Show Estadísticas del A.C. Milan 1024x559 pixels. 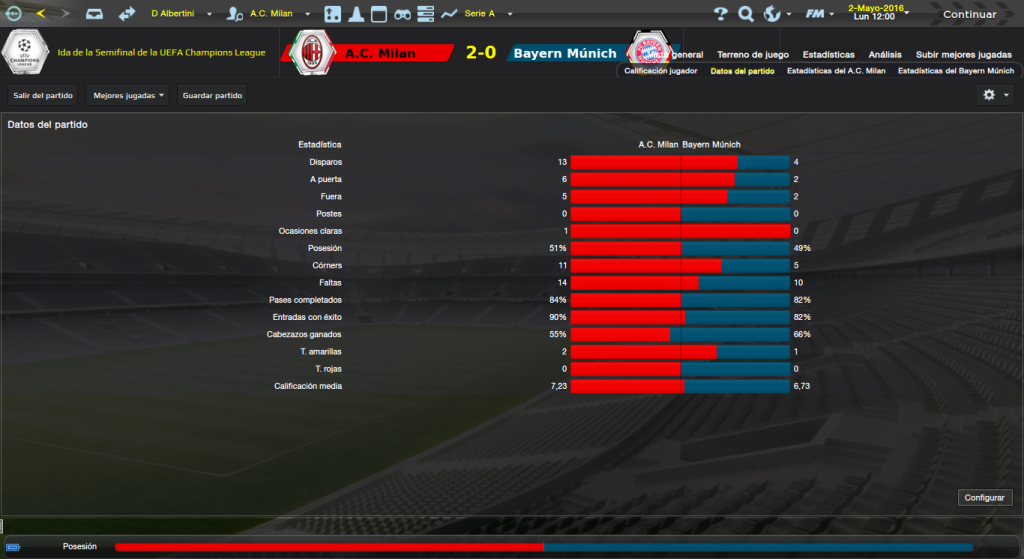[836, 72]
